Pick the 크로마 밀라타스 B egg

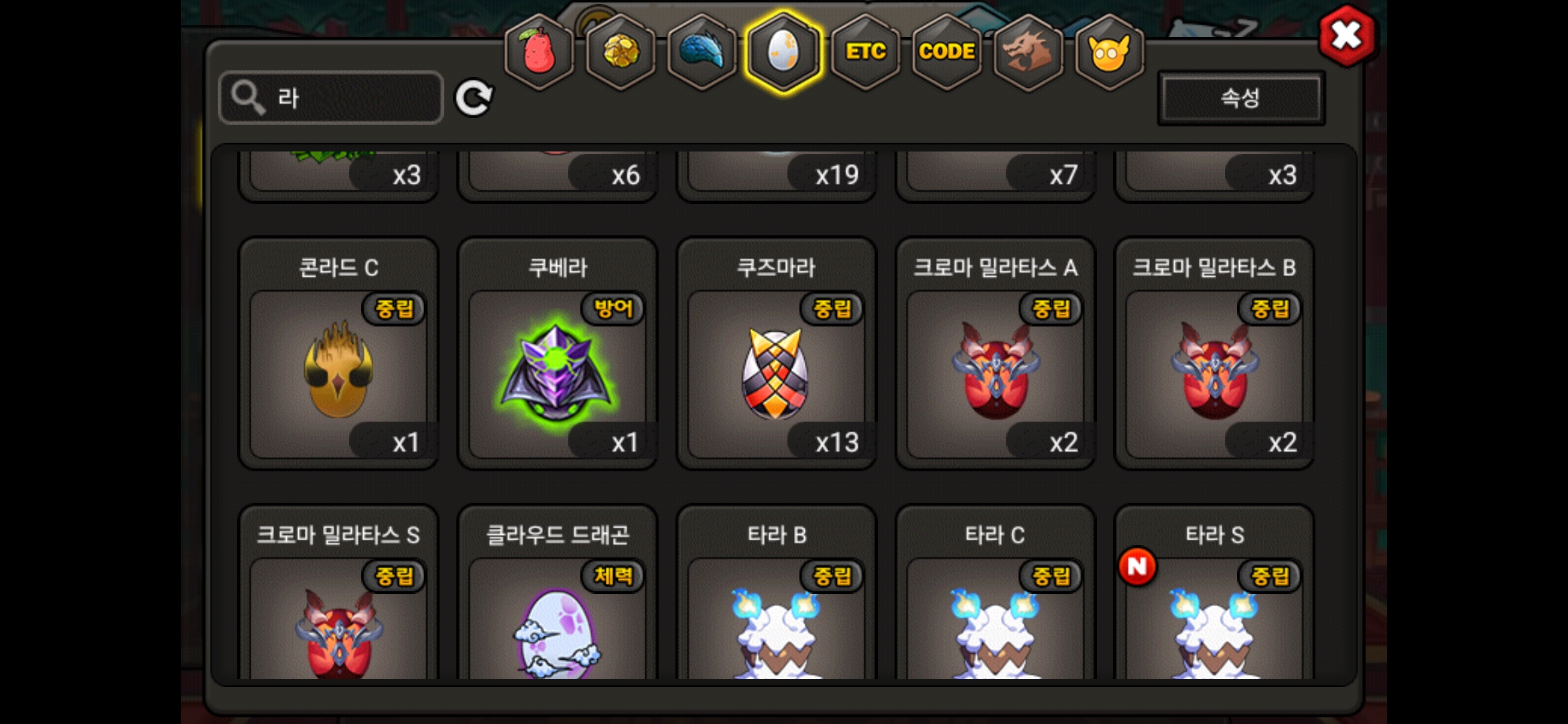(1214, 373)
